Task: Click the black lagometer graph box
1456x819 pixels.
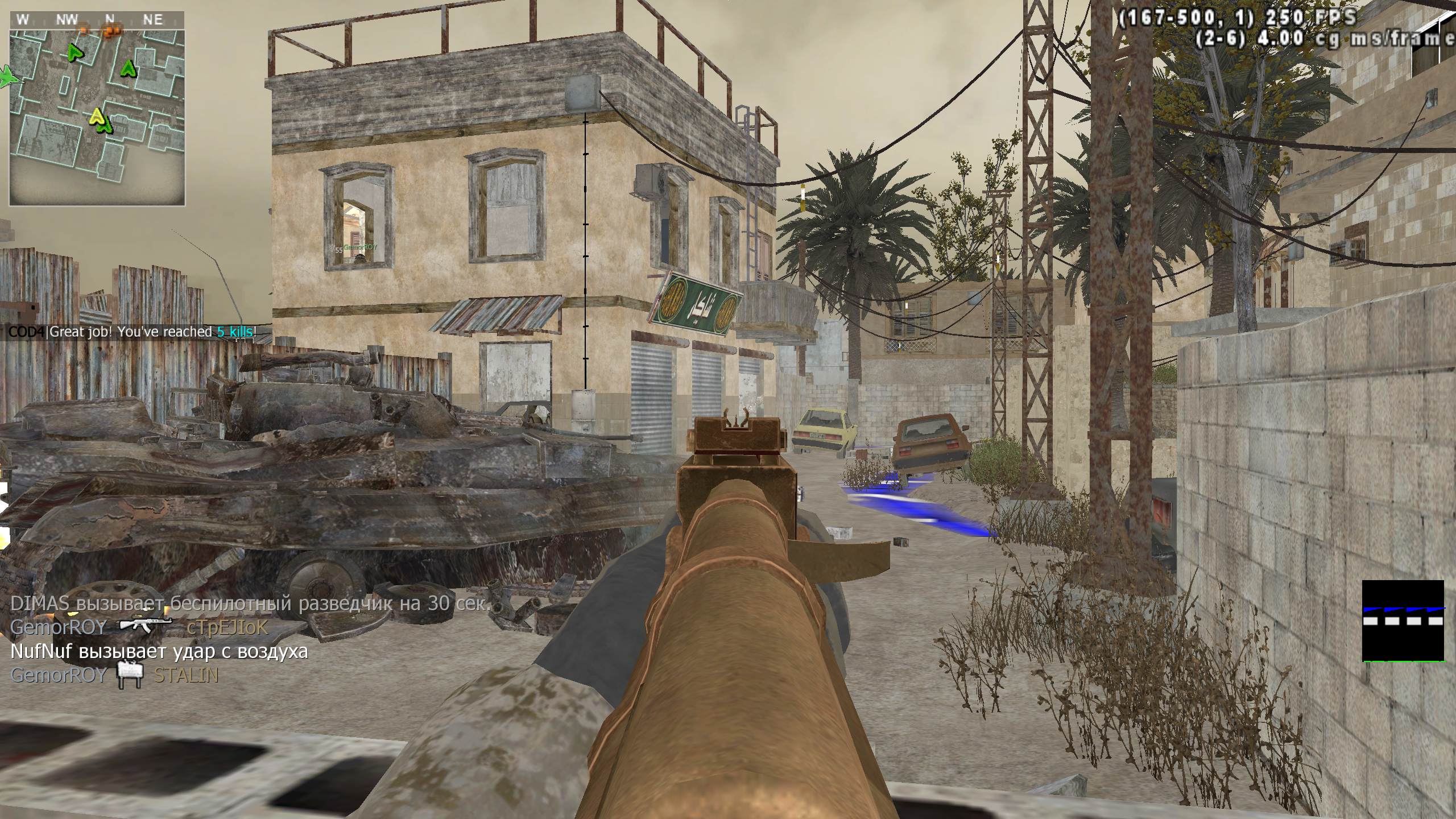Action: [x=1403, y=621]
